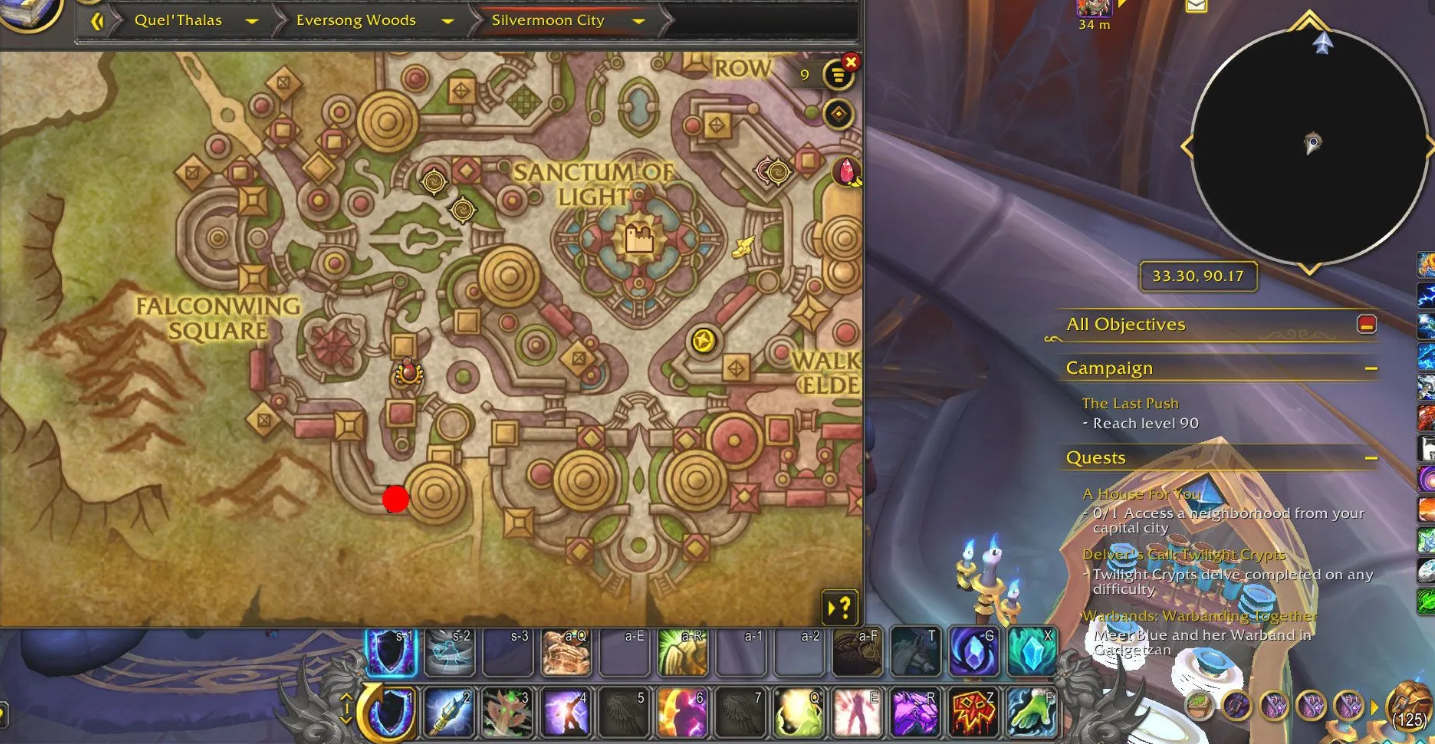Toggle the diamond map pin tracking button

pos(838,114)
